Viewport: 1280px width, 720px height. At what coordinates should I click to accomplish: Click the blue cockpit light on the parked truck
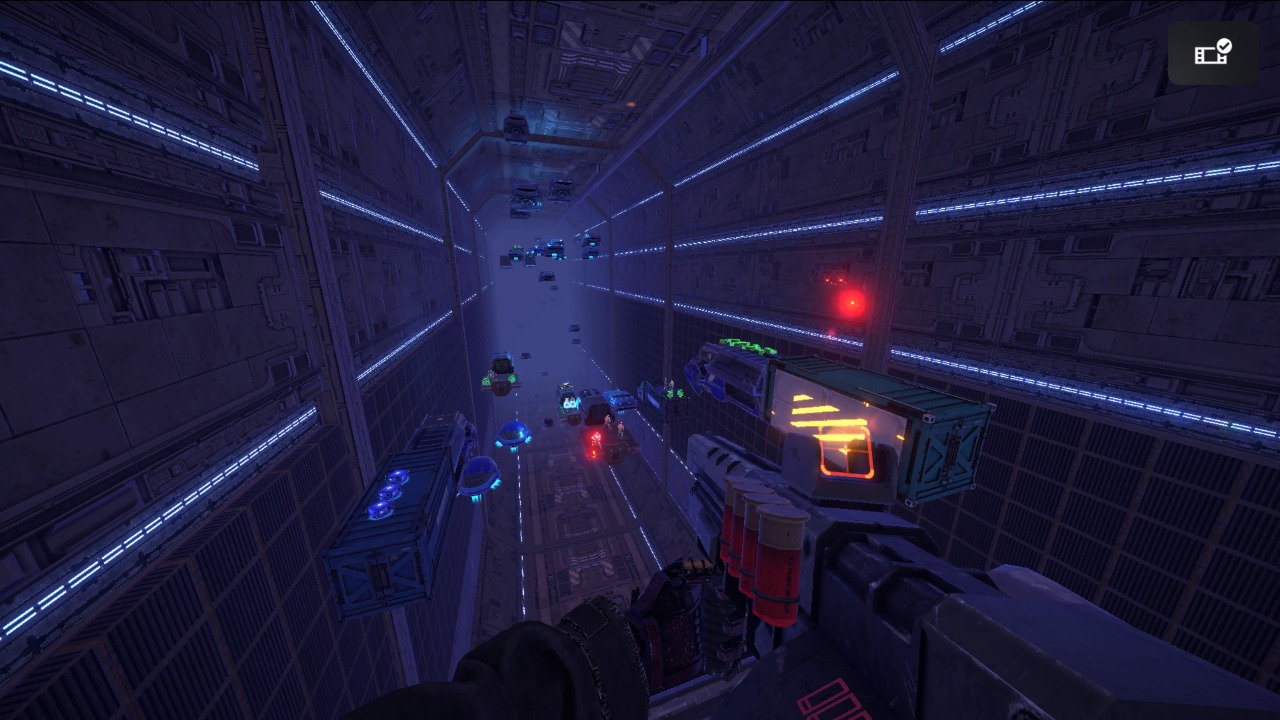point(569,404)
